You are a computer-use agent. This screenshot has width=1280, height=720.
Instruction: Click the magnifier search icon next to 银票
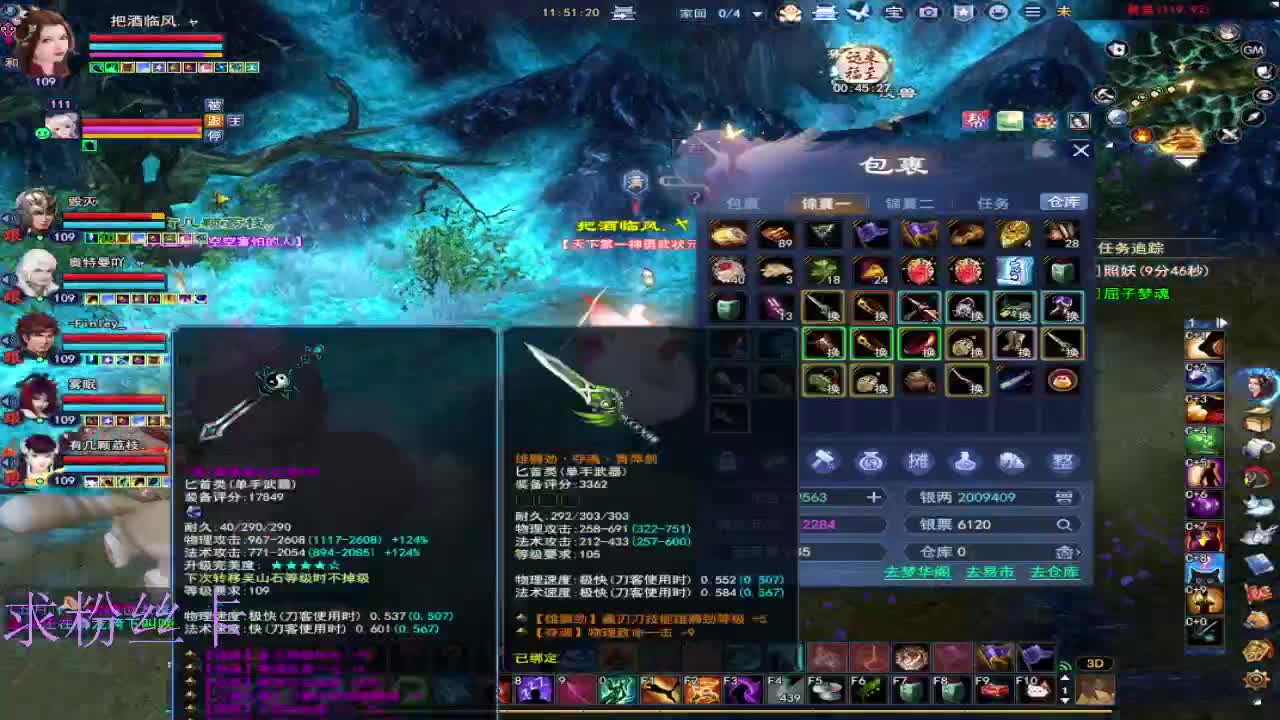coord(1064,524)
